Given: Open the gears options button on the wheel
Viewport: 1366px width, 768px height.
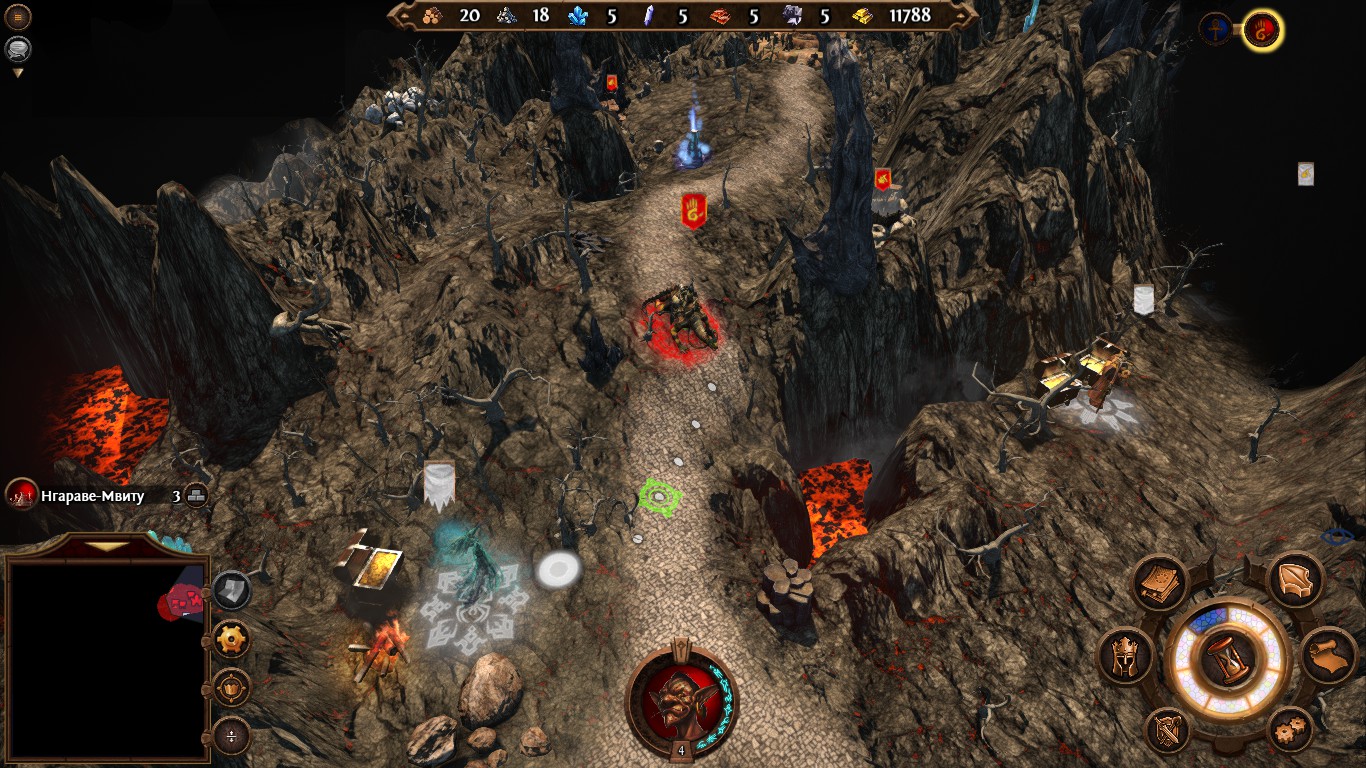Looking at the screenshot, I should (x=1291, y=731).
